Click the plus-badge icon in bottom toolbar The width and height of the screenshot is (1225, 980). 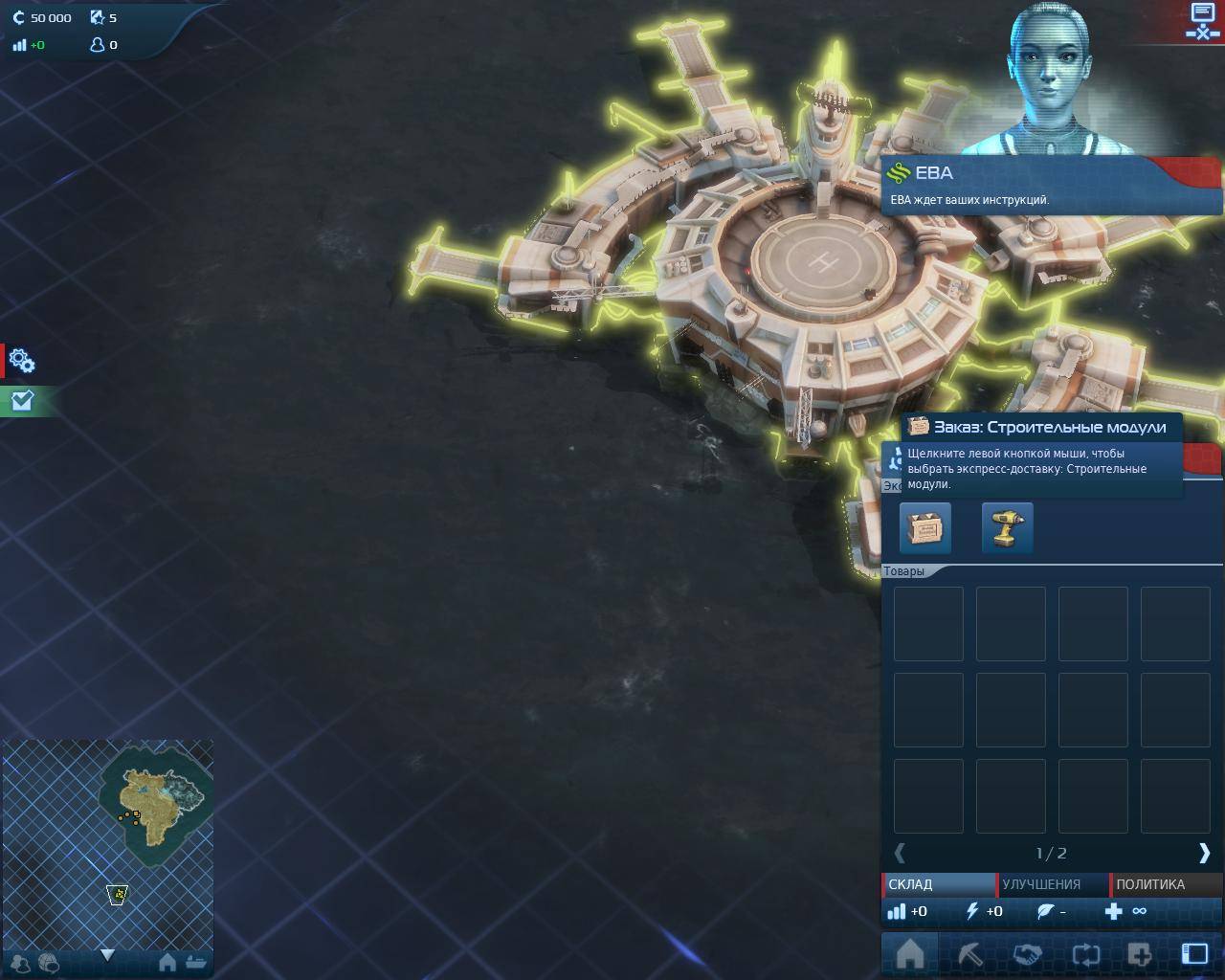[x=1140, y=954]
